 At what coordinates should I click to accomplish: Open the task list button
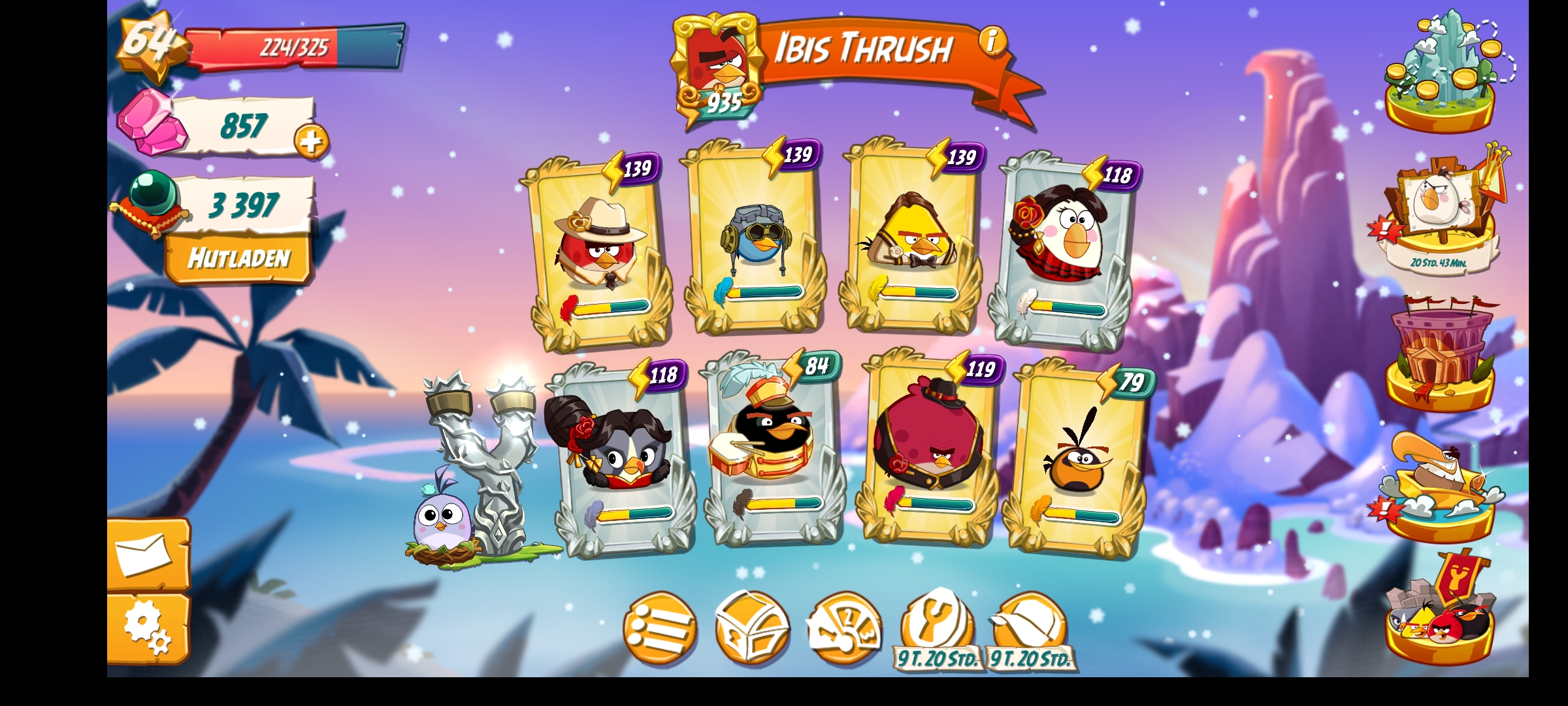659,629
